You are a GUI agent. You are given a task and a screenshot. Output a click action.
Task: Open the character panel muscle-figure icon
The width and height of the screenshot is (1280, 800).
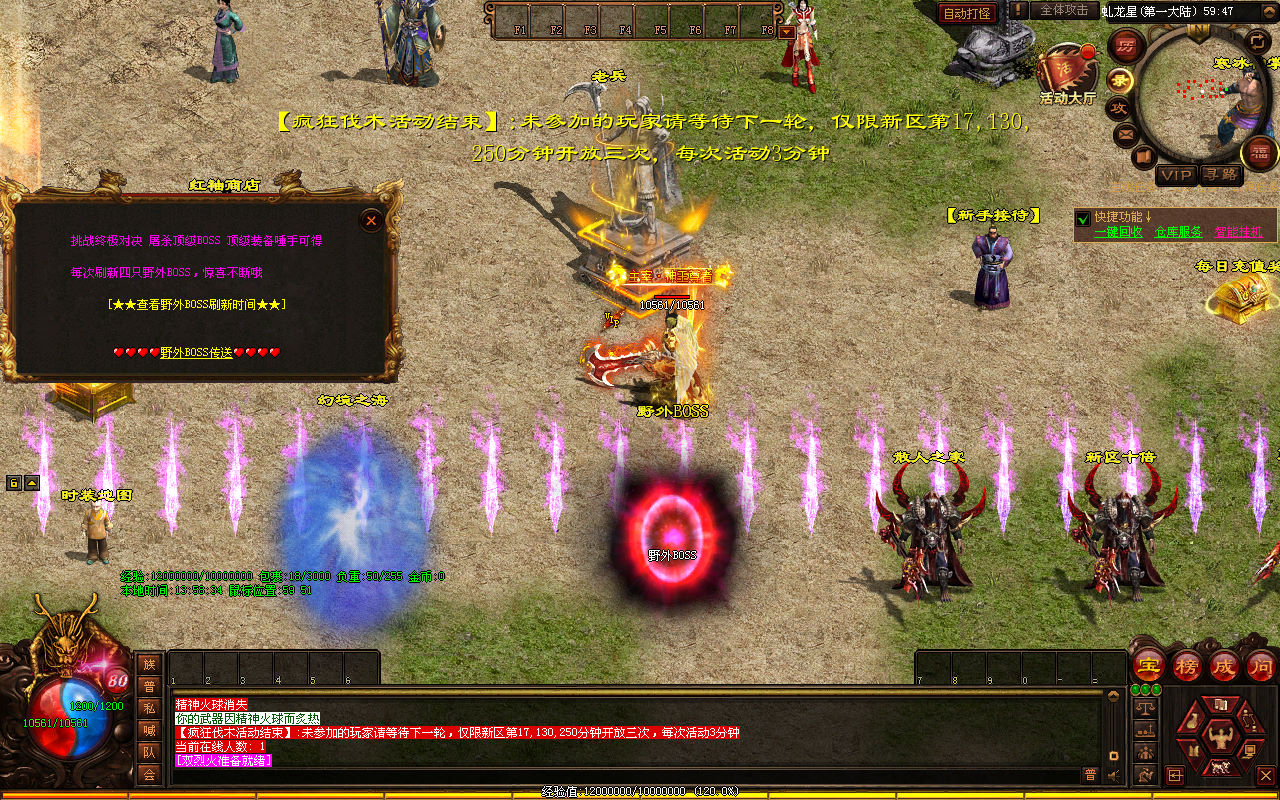[1221, 739]
